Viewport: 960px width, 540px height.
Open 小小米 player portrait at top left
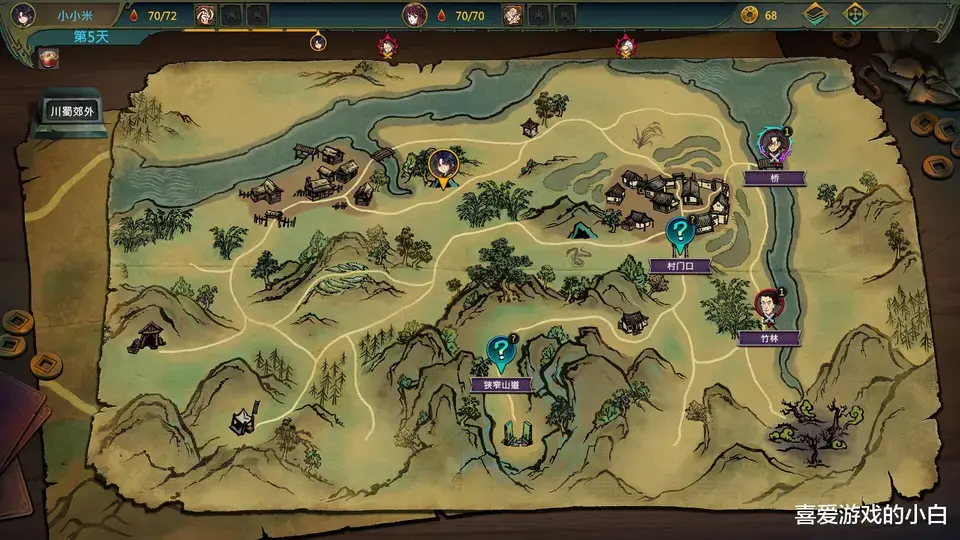(x=25, y=15)
